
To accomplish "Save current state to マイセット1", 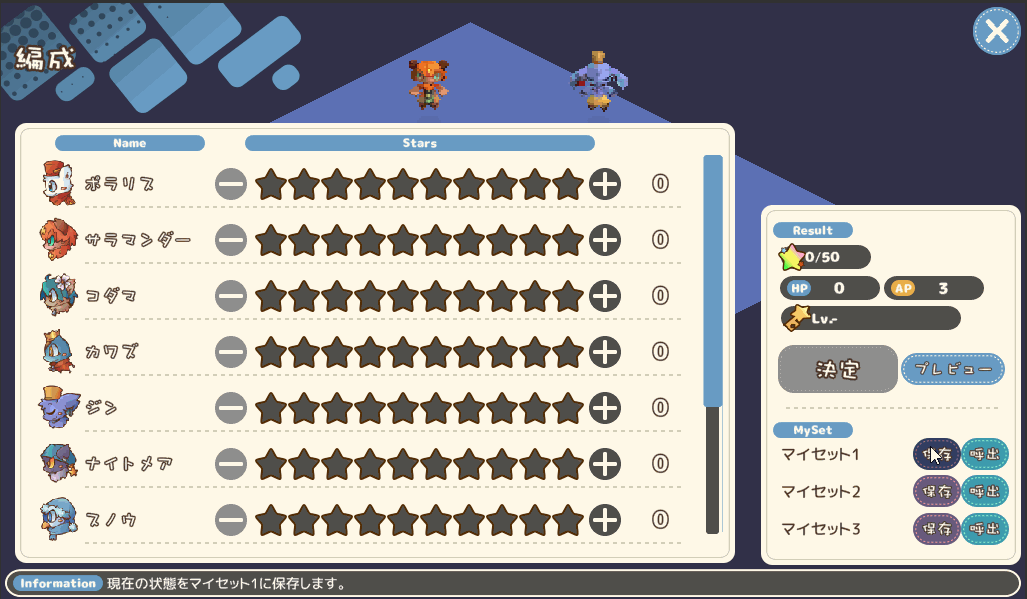I will [x=936, y=455].
